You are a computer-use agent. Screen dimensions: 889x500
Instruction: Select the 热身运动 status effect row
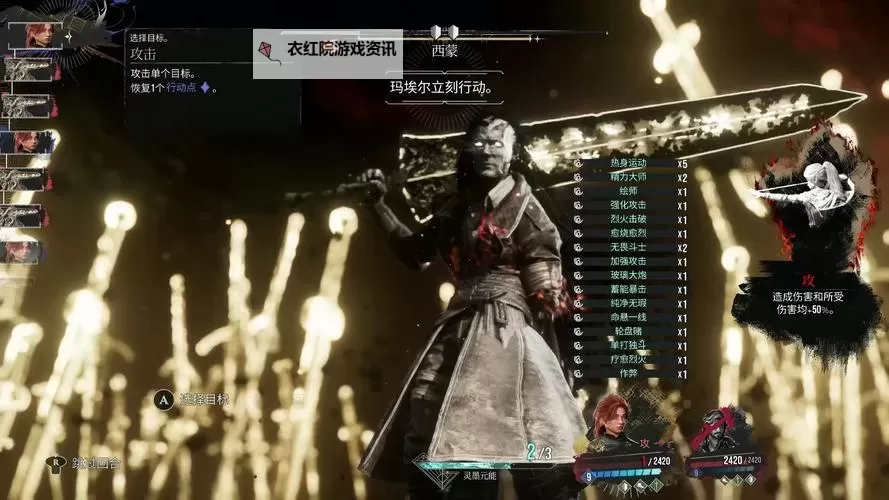coord(628,163)
